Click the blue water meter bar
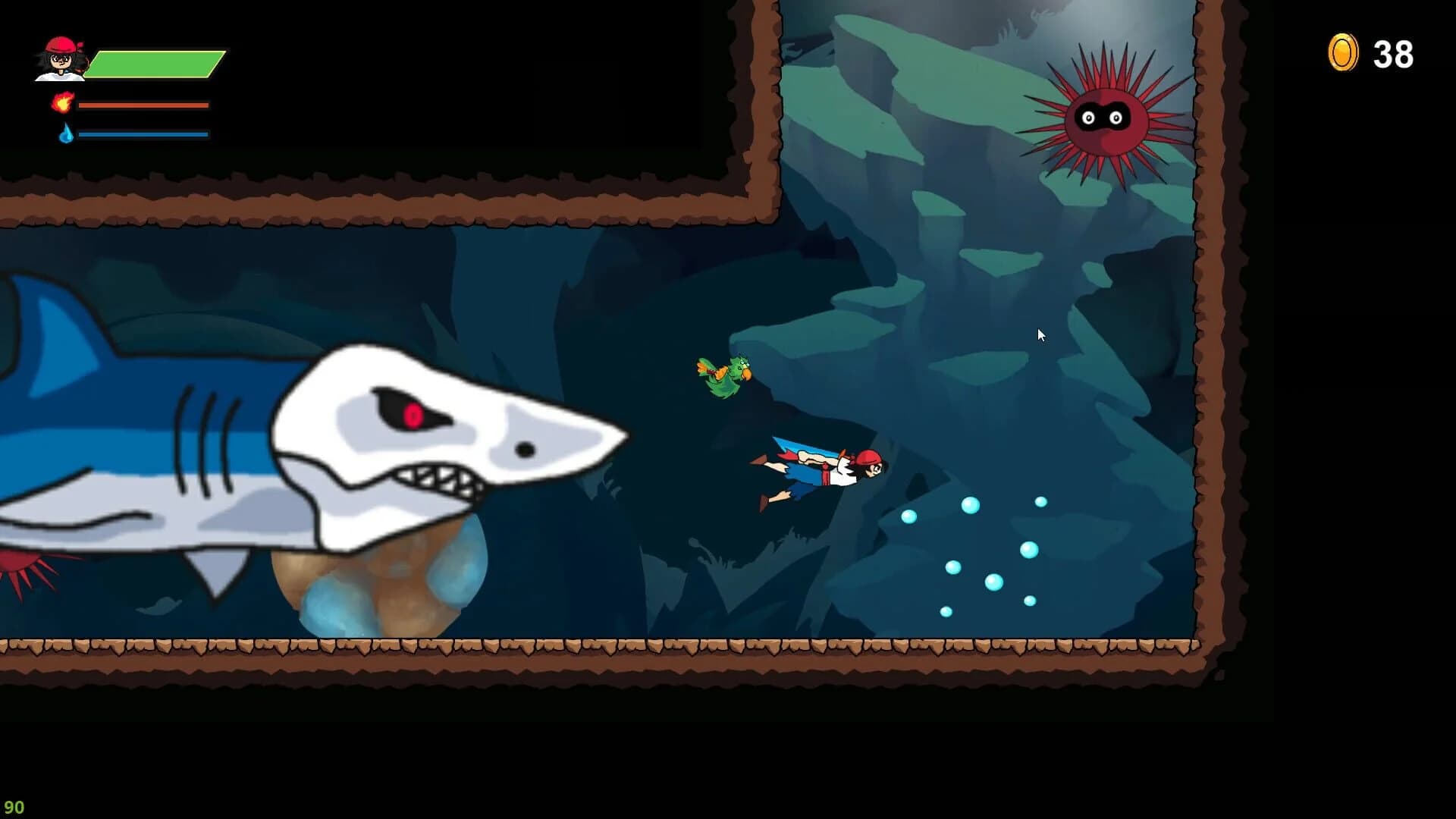Screen dimensions: 1456x819 (x=144, y=133)
